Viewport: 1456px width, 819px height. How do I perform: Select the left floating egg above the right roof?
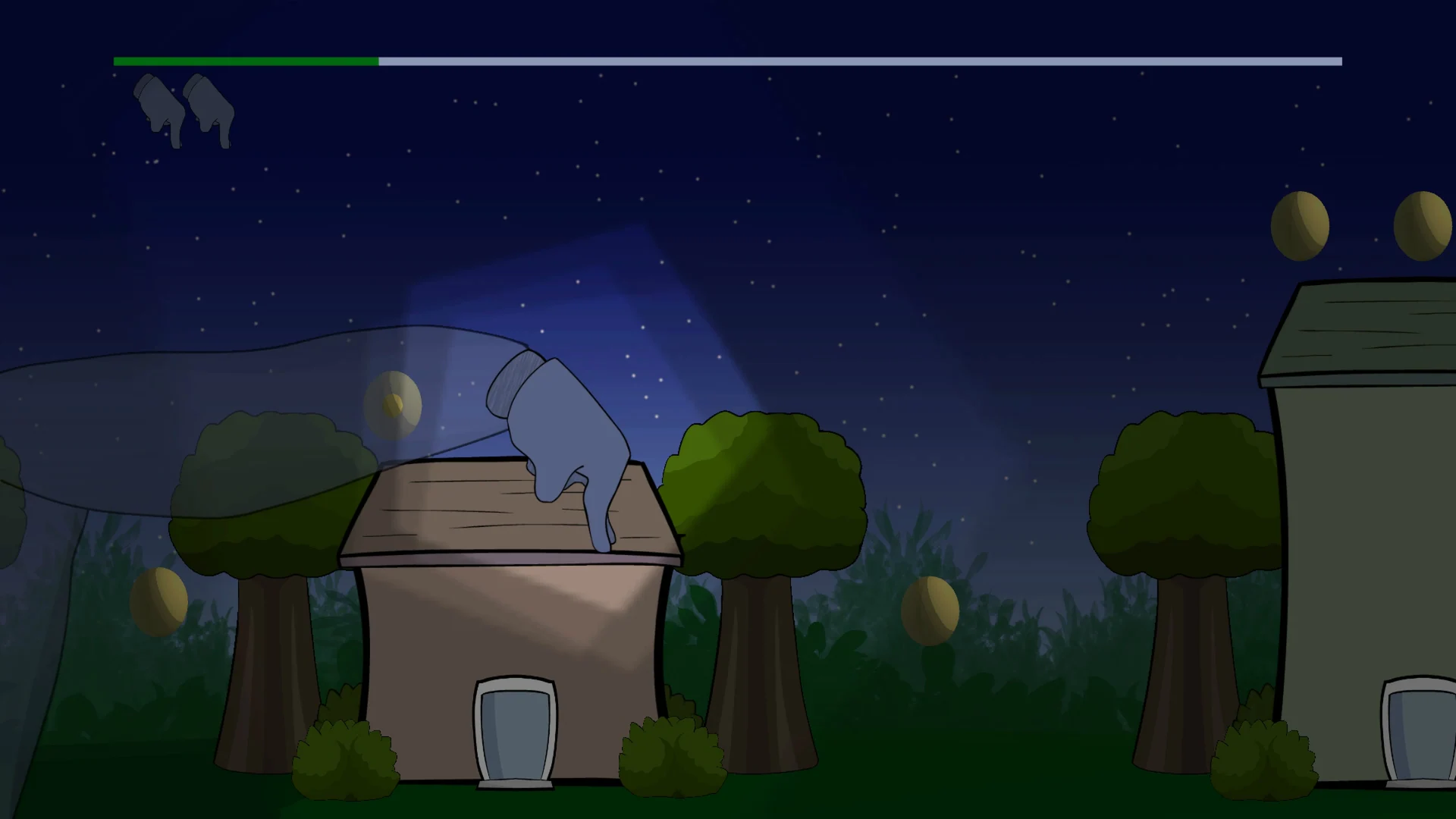click(x=1299, y=224)
